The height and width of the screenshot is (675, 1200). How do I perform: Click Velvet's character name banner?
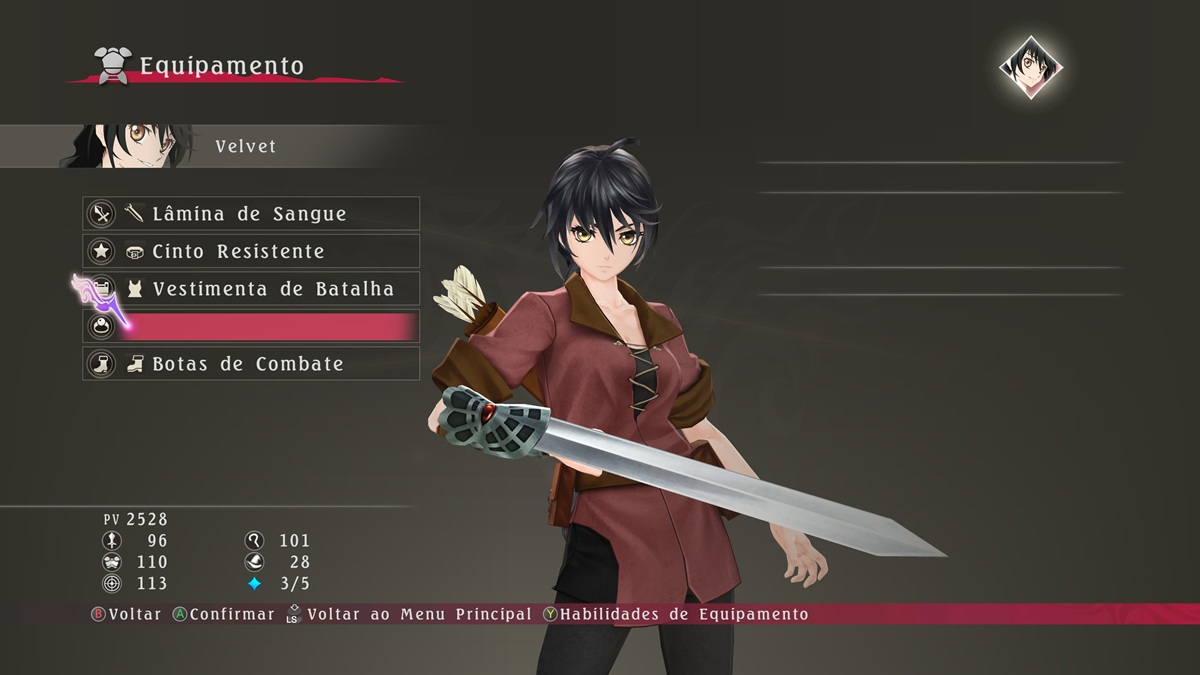pos(245,147)
